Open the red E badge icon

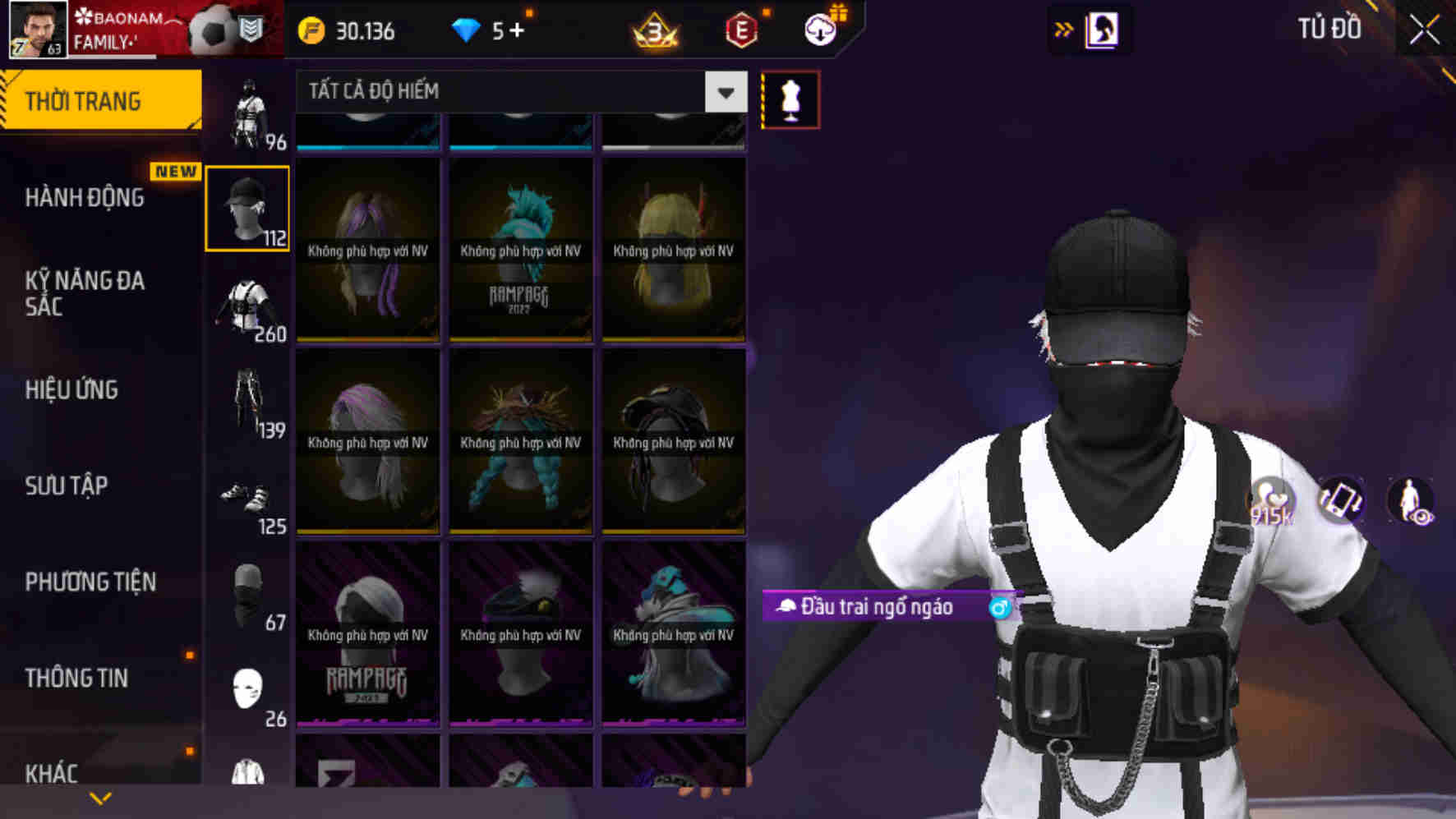(741, 31)
